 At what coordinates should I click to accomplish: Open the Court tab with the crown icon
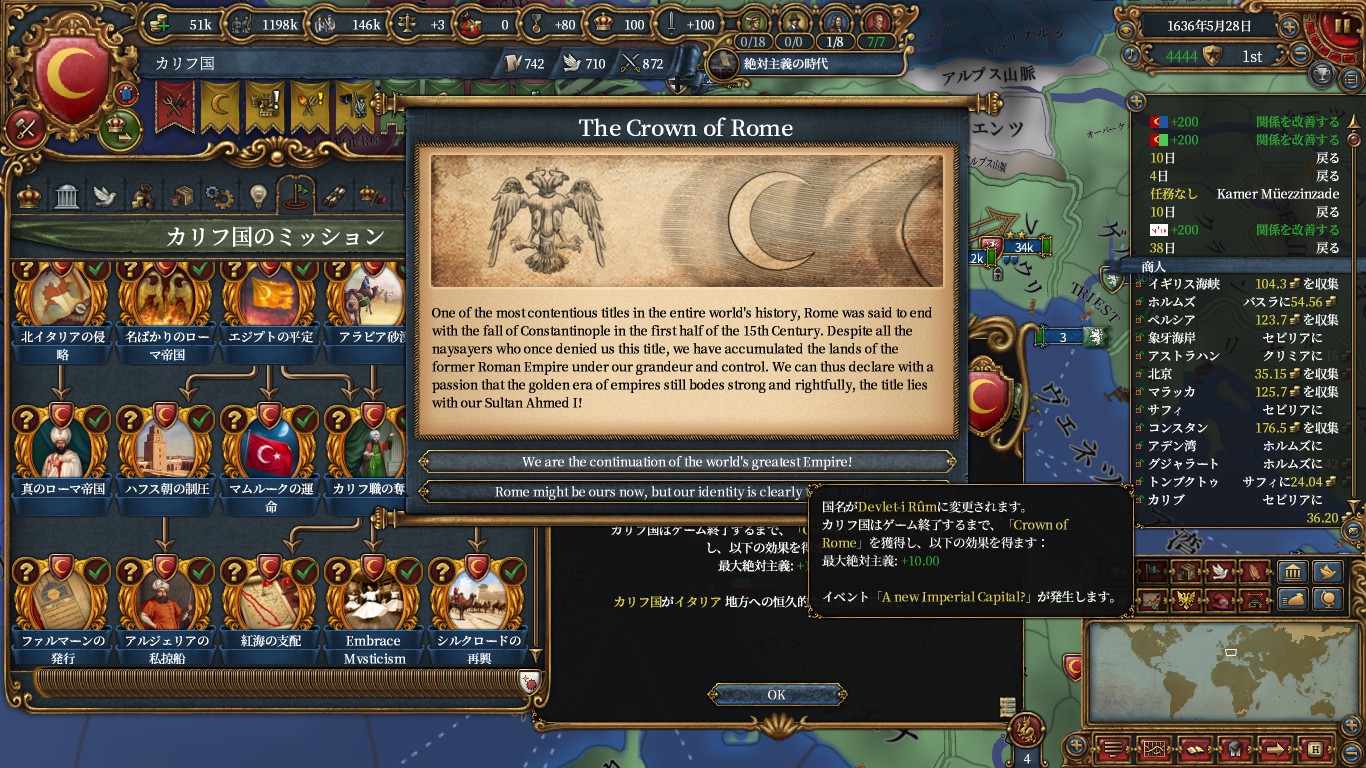click(x=30, y=195)
